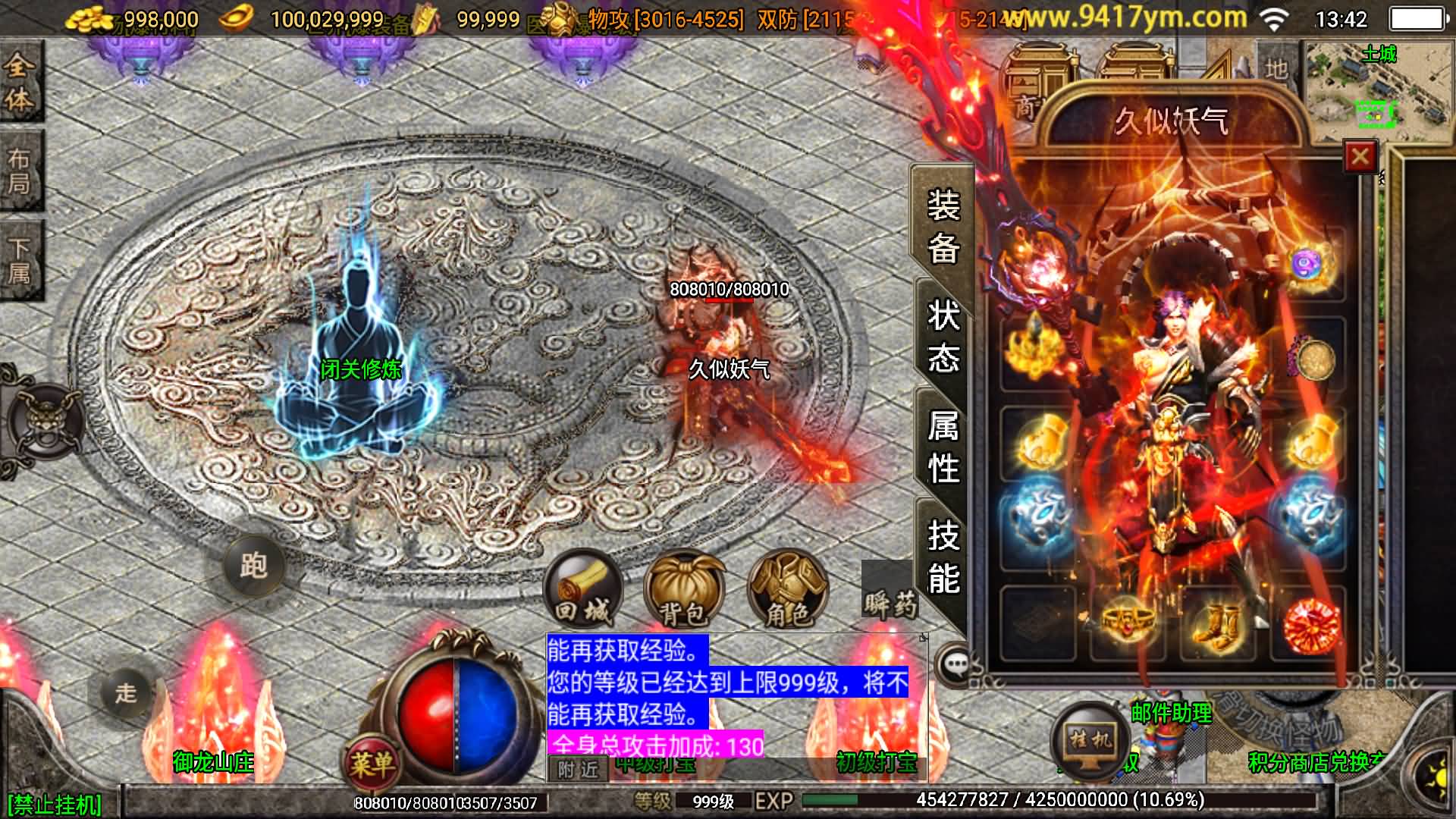This screenshot has height=819, width=1456.
Task: Close the character equipment panel
Action: tap(1360, 157)
